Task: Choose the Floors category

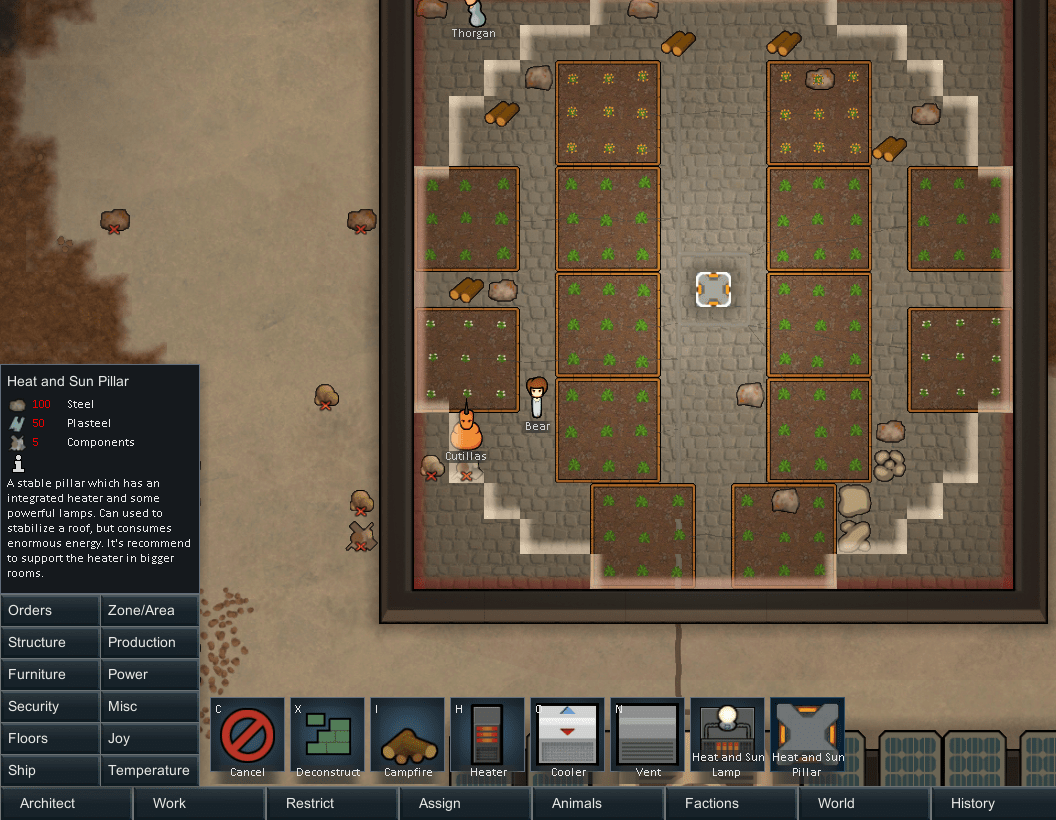Action: [x=50, y=738]
